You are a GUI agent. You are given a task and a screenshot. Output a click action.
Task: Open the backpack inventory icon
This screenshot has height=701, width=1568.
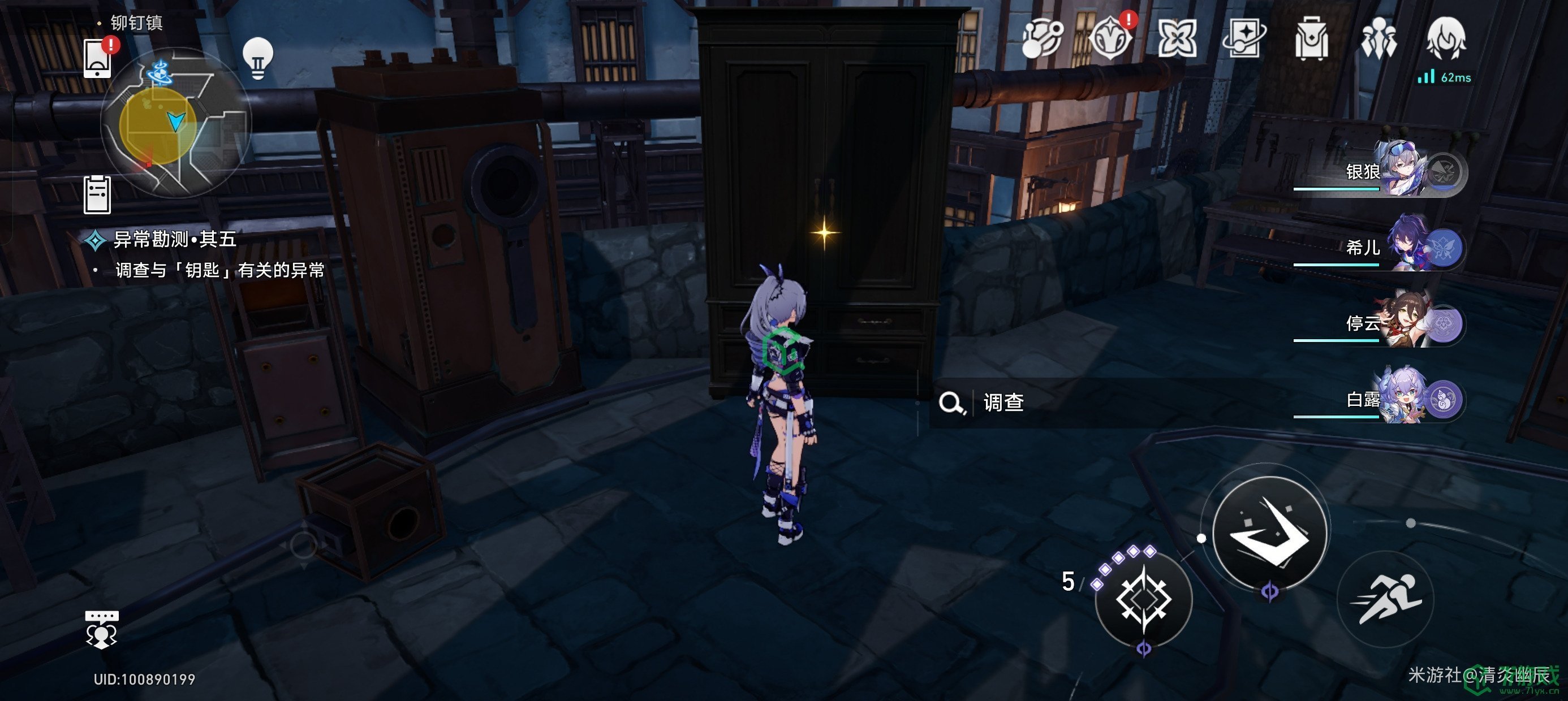click(x=1311, y=39)
